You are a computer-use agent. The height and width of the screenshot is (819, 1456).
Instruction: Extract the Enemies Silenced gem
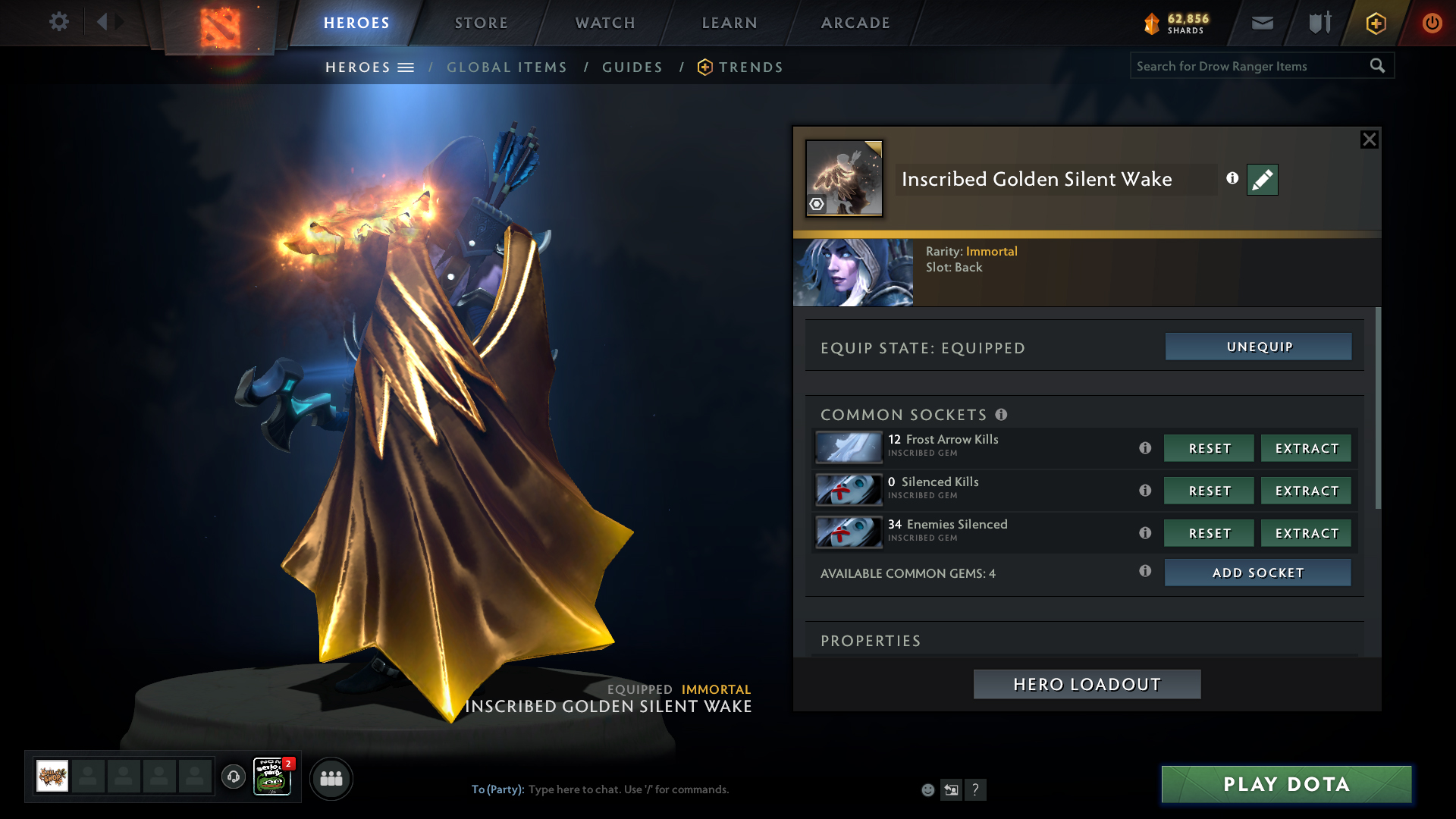(x=1306, y=533)
